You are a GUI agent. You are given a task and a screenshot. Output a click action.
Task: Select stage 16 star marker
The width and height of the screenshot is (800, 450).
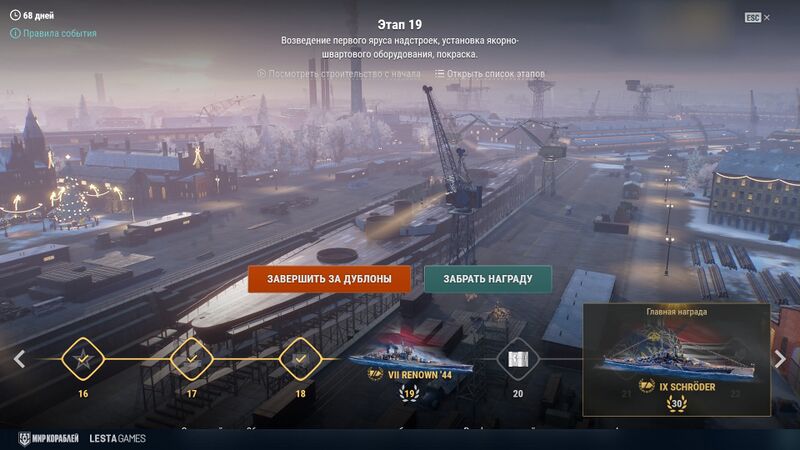point(83,358)
